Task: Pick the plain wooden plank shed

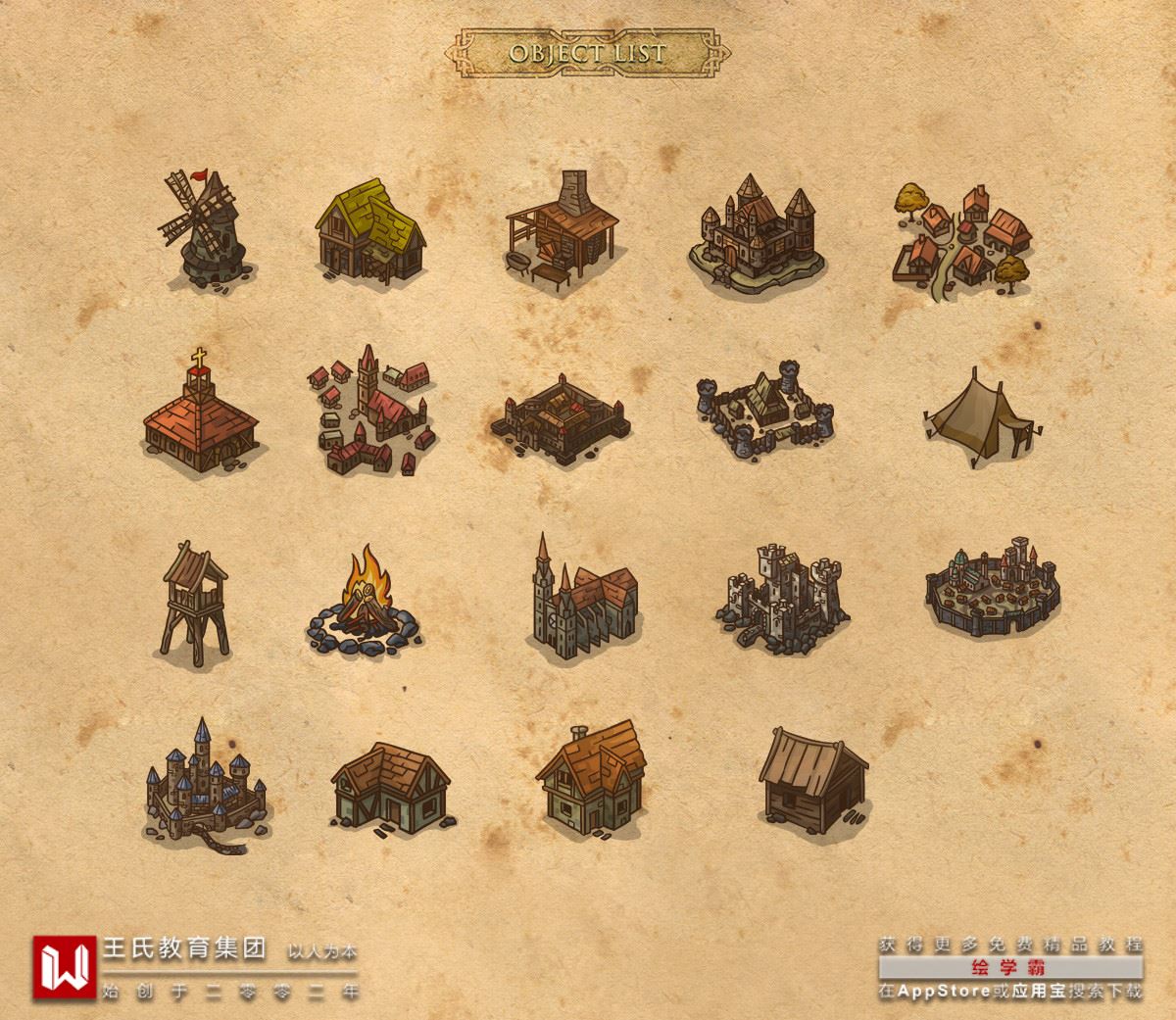Action: click(812, 781)
